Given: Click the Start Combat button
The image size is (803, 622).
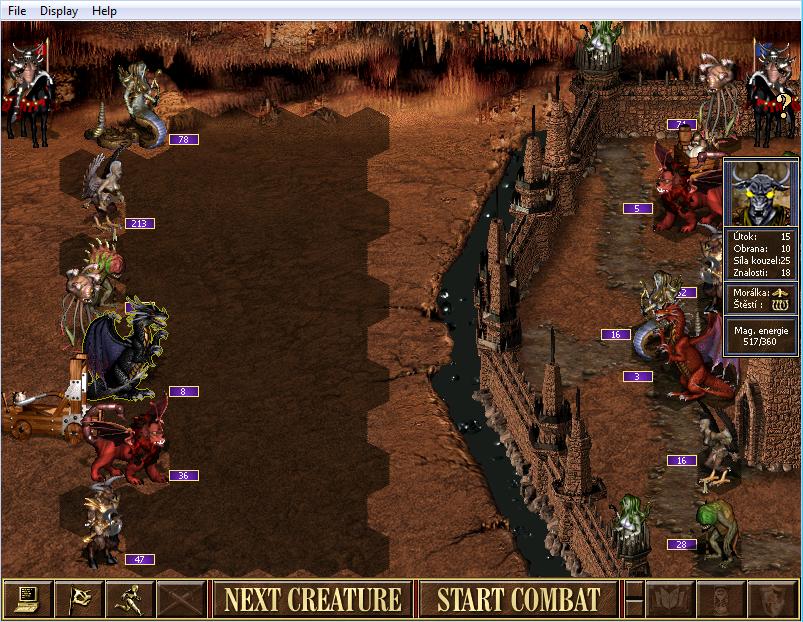Looking at the screenshot, I should (518, 599).
